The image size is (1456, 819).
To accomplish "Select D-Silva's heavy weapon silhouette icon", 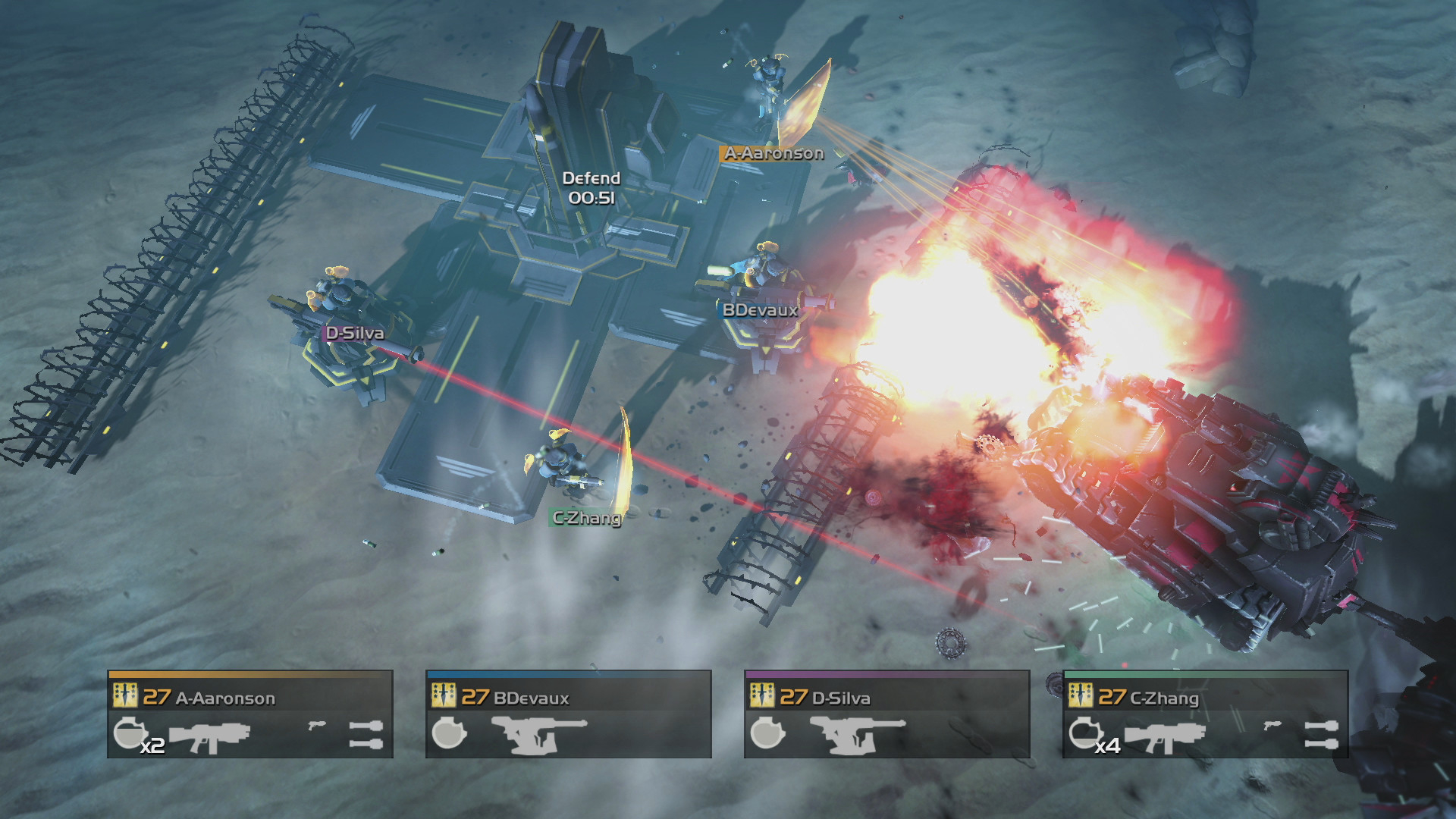I will coord(855,736).
